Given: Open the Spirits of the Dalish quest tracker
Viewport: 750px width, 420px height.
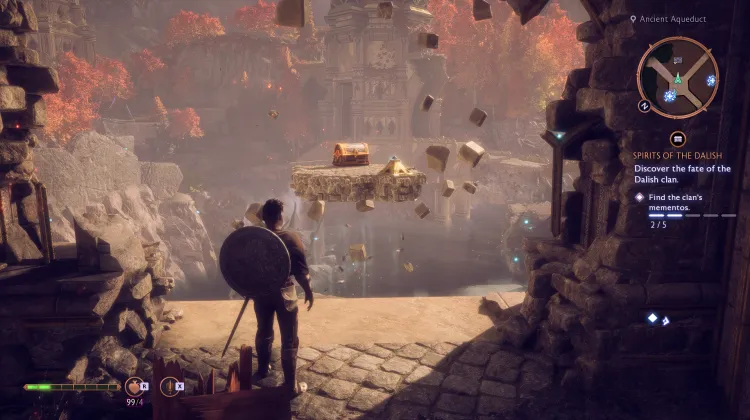Looking at the screenshot, I should point(677,155).
